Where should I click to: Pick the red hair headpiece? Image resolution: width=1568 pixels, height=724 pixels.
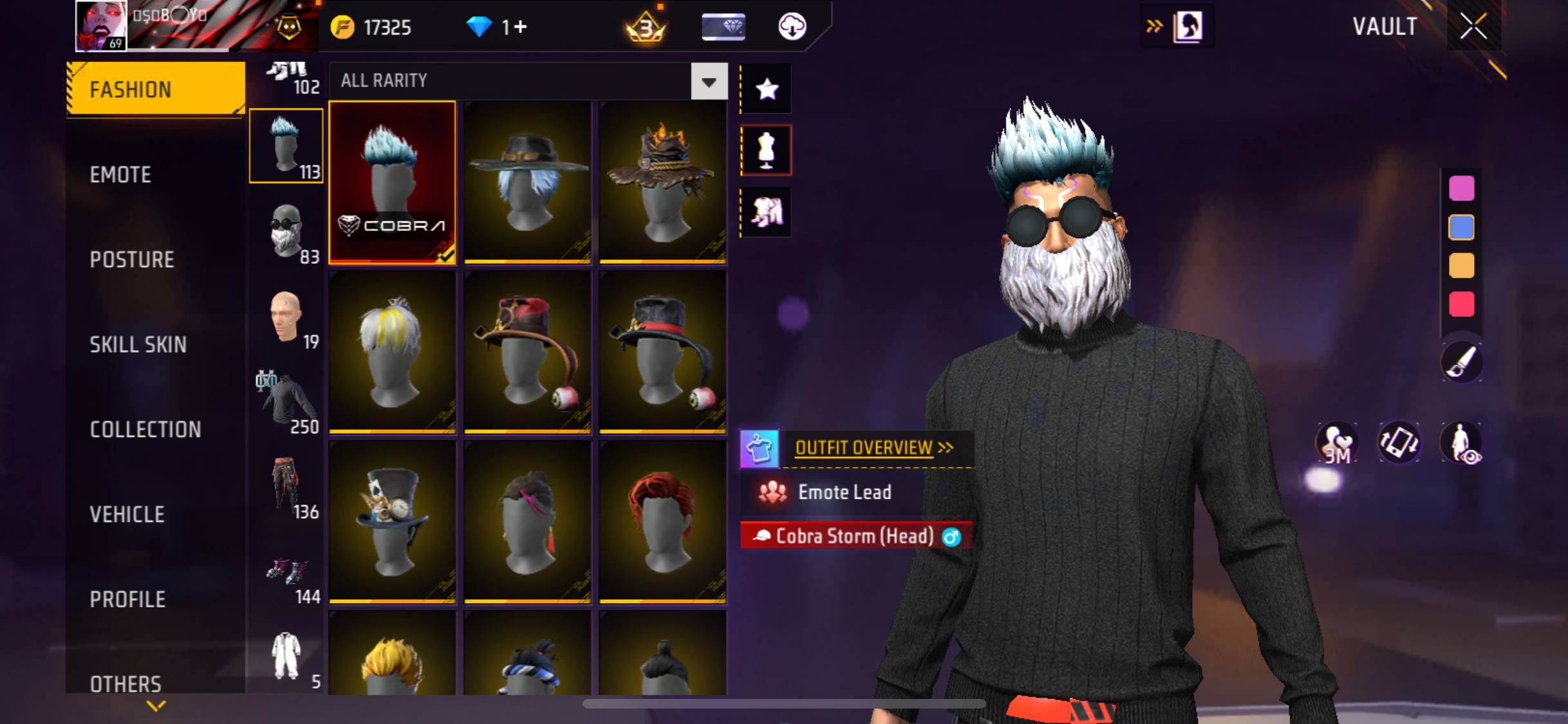click(x=662, y=521)
